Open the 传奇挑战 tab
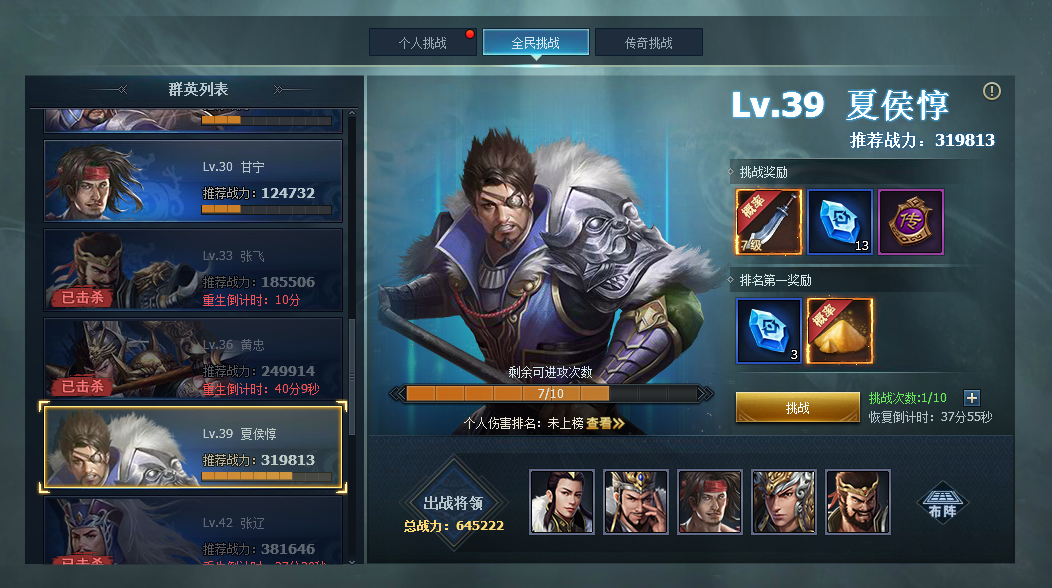 tap(648, 43)
